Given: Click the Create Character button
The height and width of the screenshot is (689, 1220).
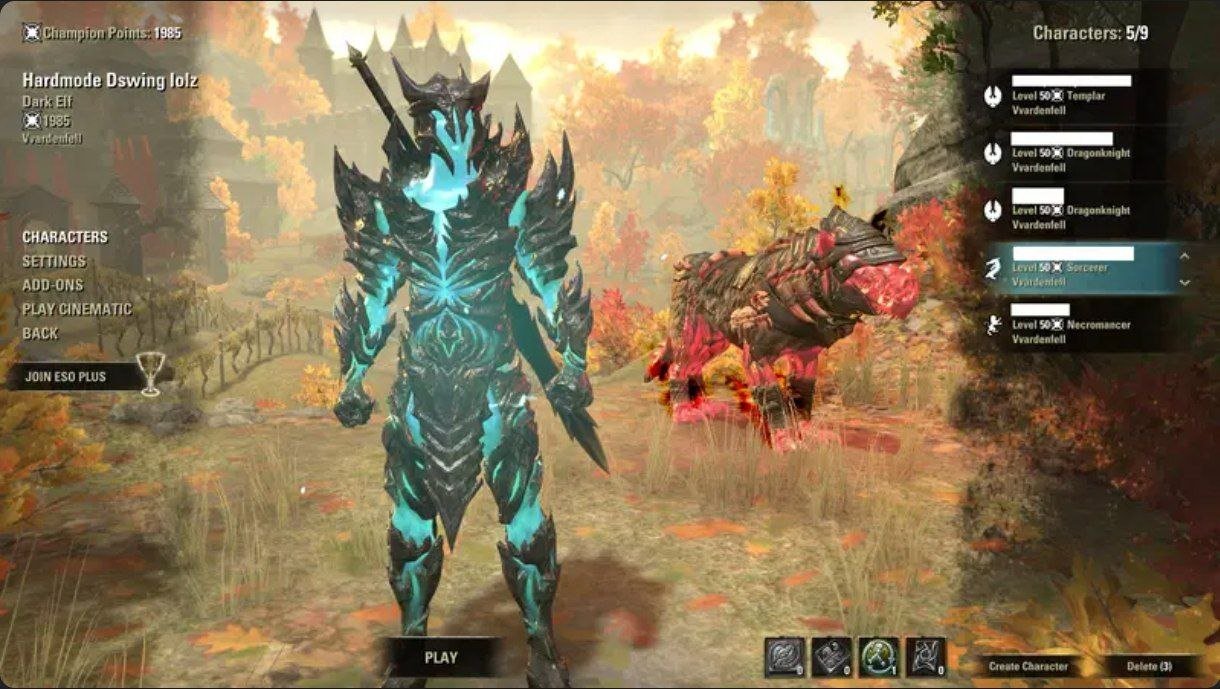Looking at the screenshot, I should (x=1028, y=666).
